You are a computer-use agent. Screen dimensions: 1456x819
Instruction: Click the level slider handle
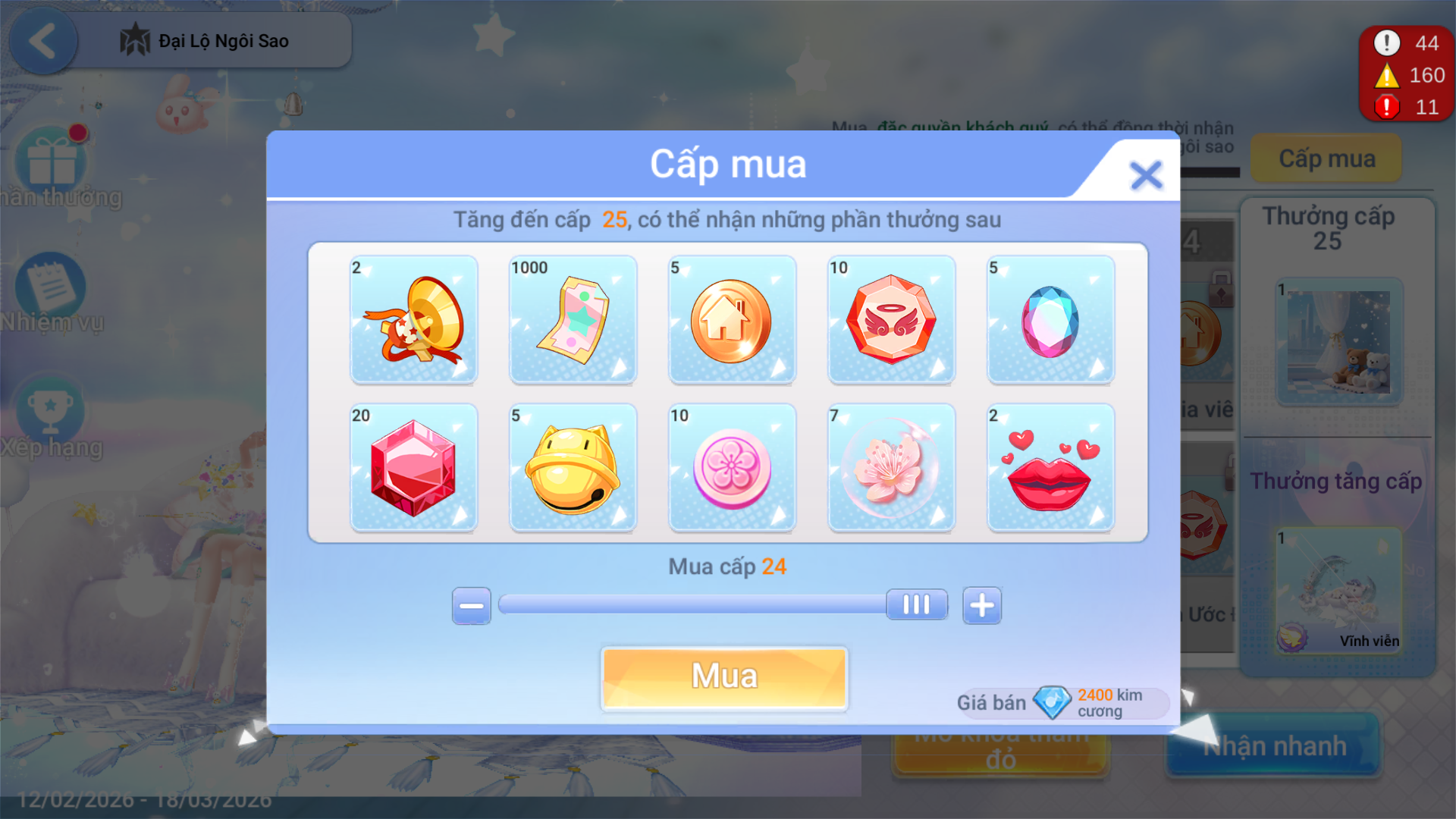pyautogui.click(x=917, y=605)
